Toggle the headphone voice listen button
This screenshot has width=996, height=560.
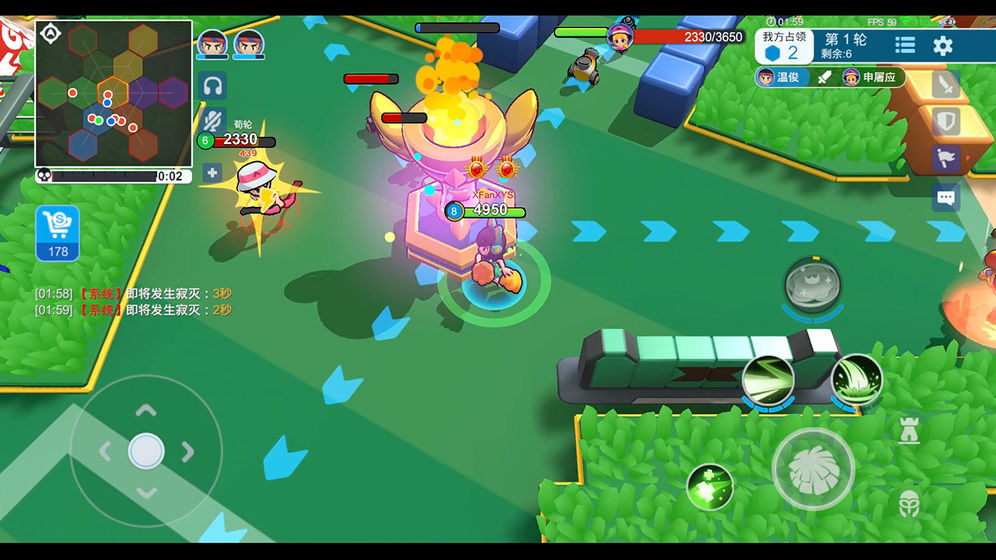212,86
